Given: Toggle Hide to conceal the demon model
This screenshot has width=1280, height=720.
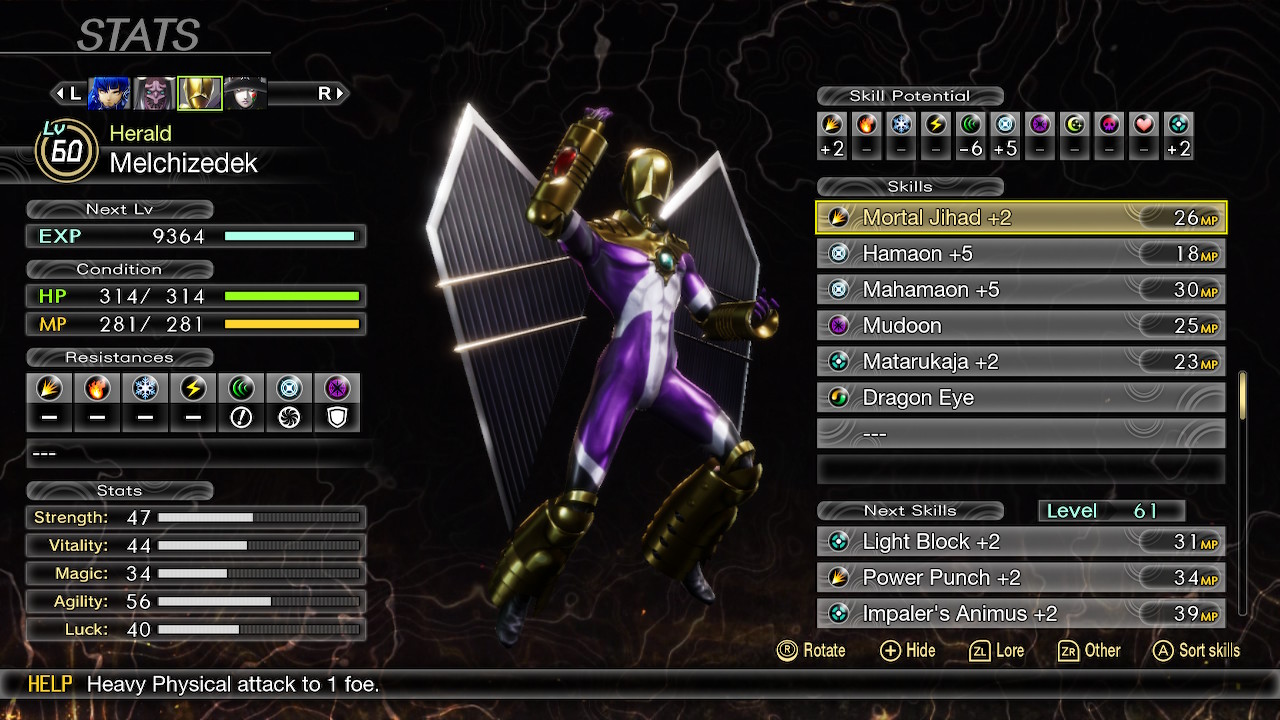Looking at the screenshot, I should point(907,650).
